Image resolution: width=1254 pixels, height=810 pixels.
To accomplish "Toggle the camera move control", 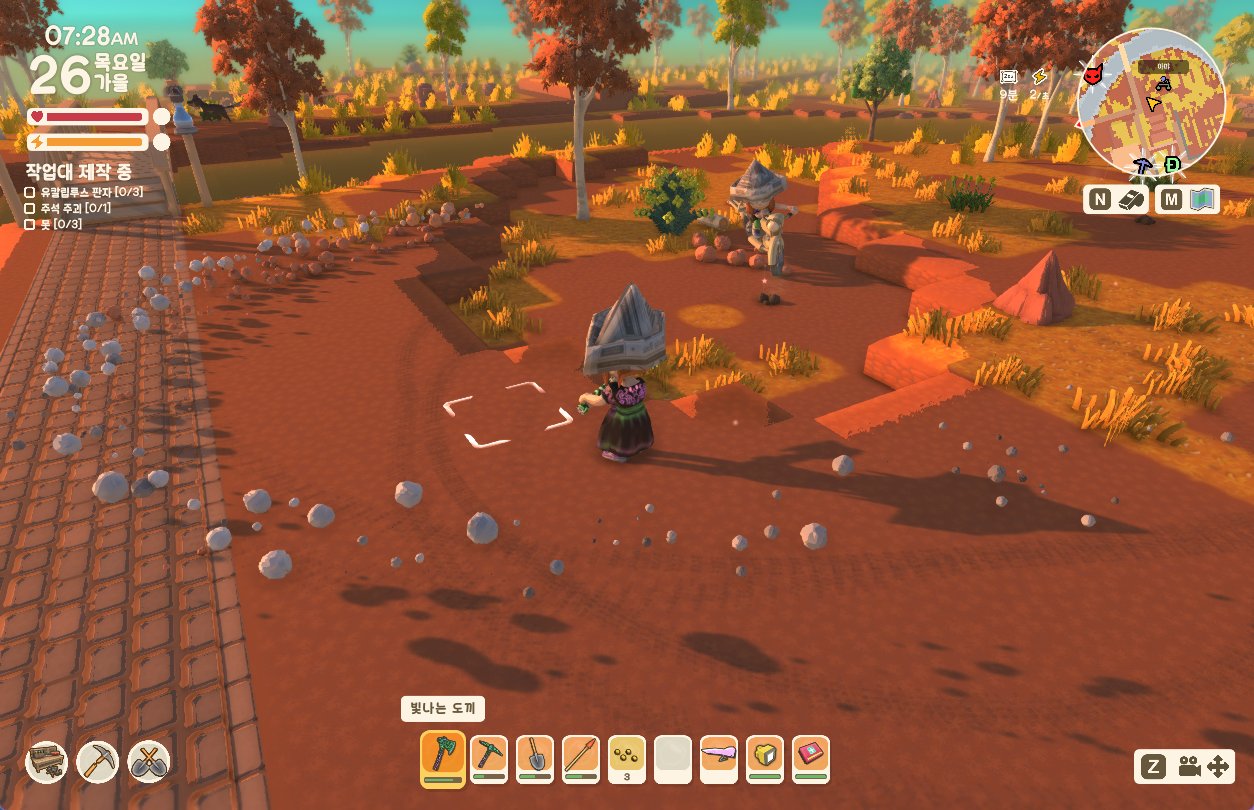I will [x=1188, y=767].
